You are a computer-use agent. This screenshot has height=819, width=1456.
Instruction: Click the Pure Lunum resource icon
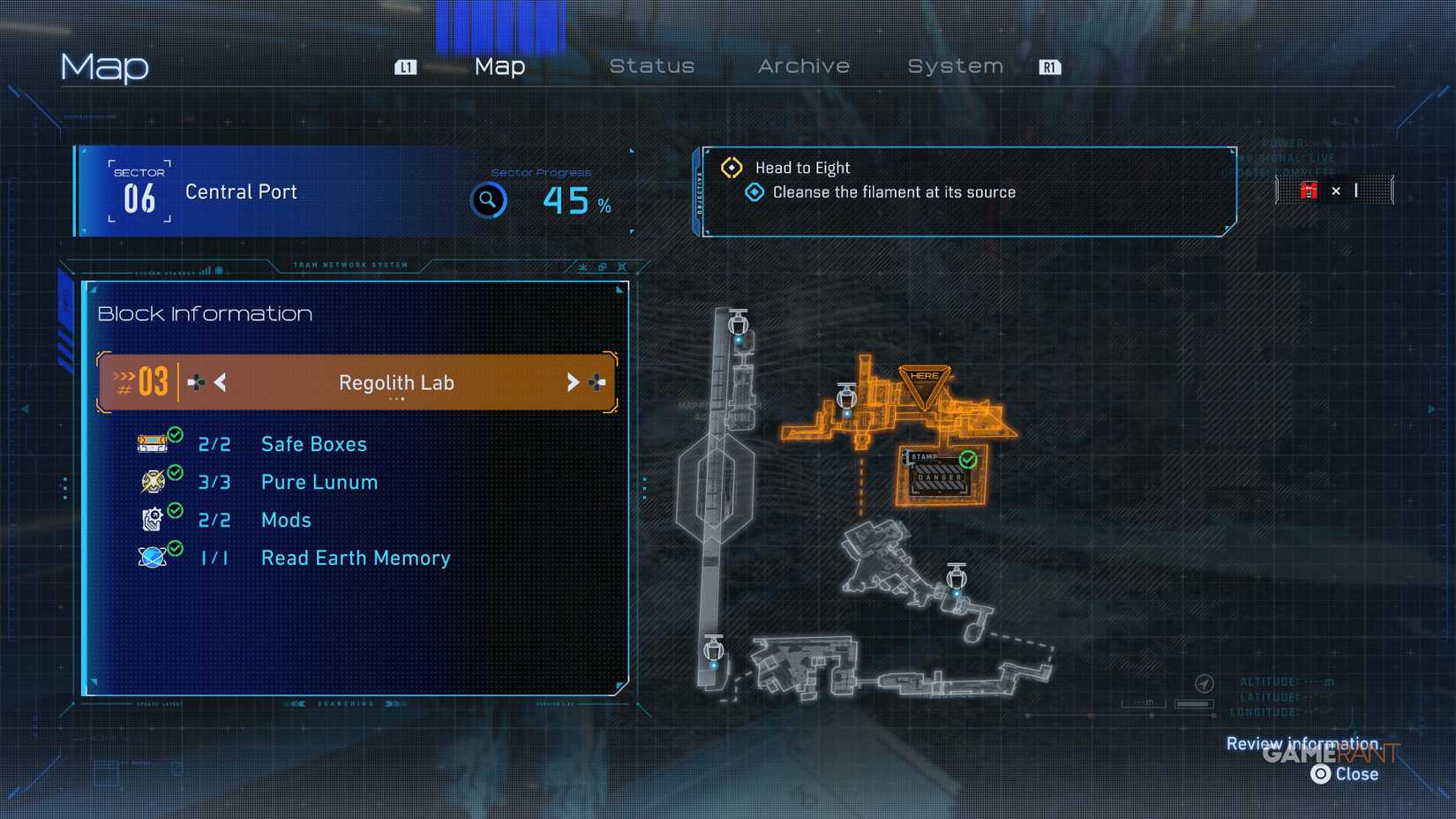tap(153, 482)
